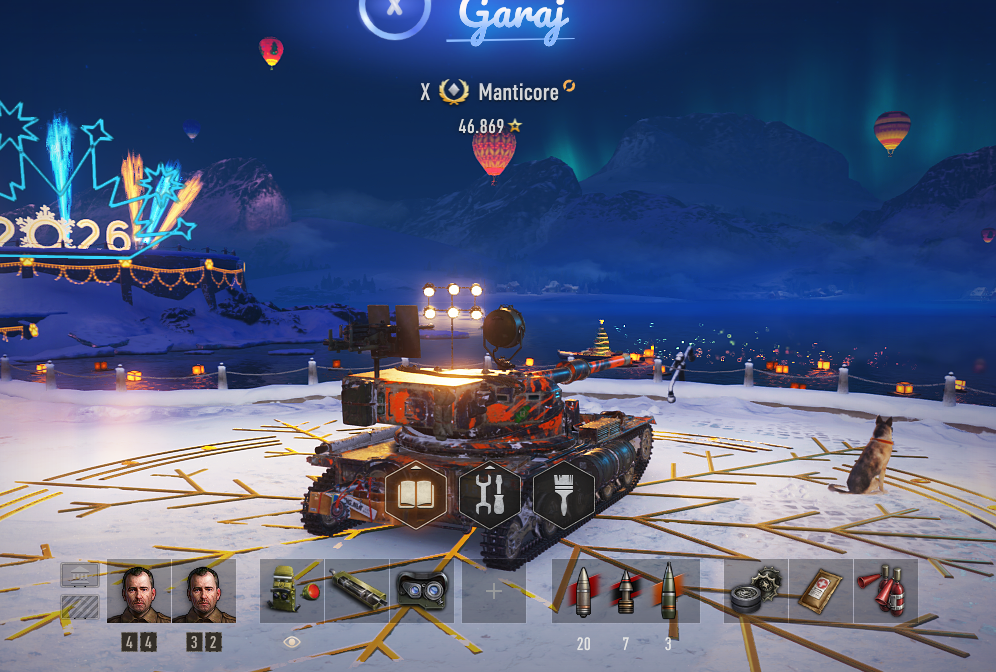The image size is (996, 672).
Task: Toggle the eye icon below equipment
Action: coord(292,642)
